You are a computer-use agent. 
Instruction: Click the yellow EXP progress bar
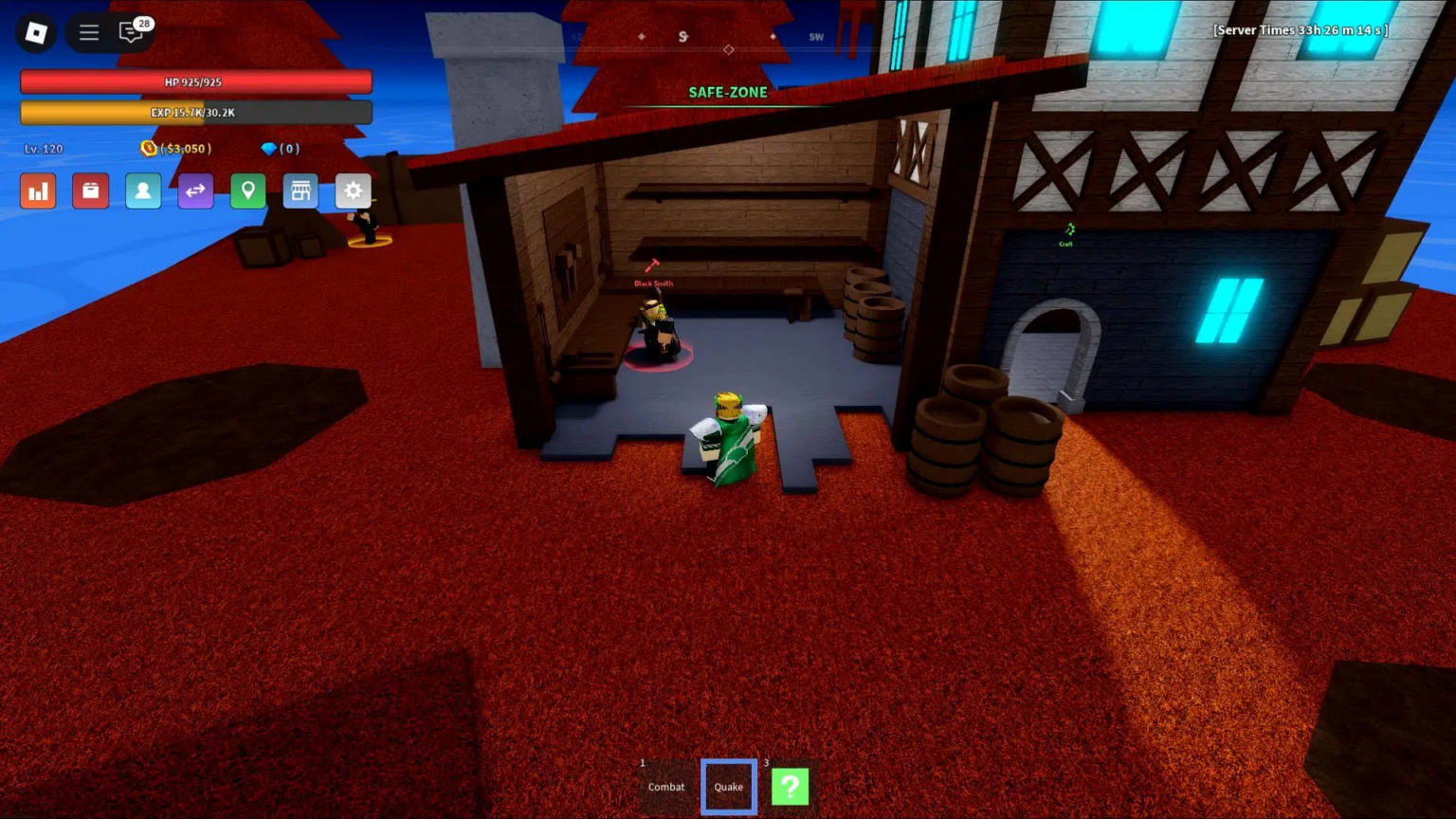point(196,112)
